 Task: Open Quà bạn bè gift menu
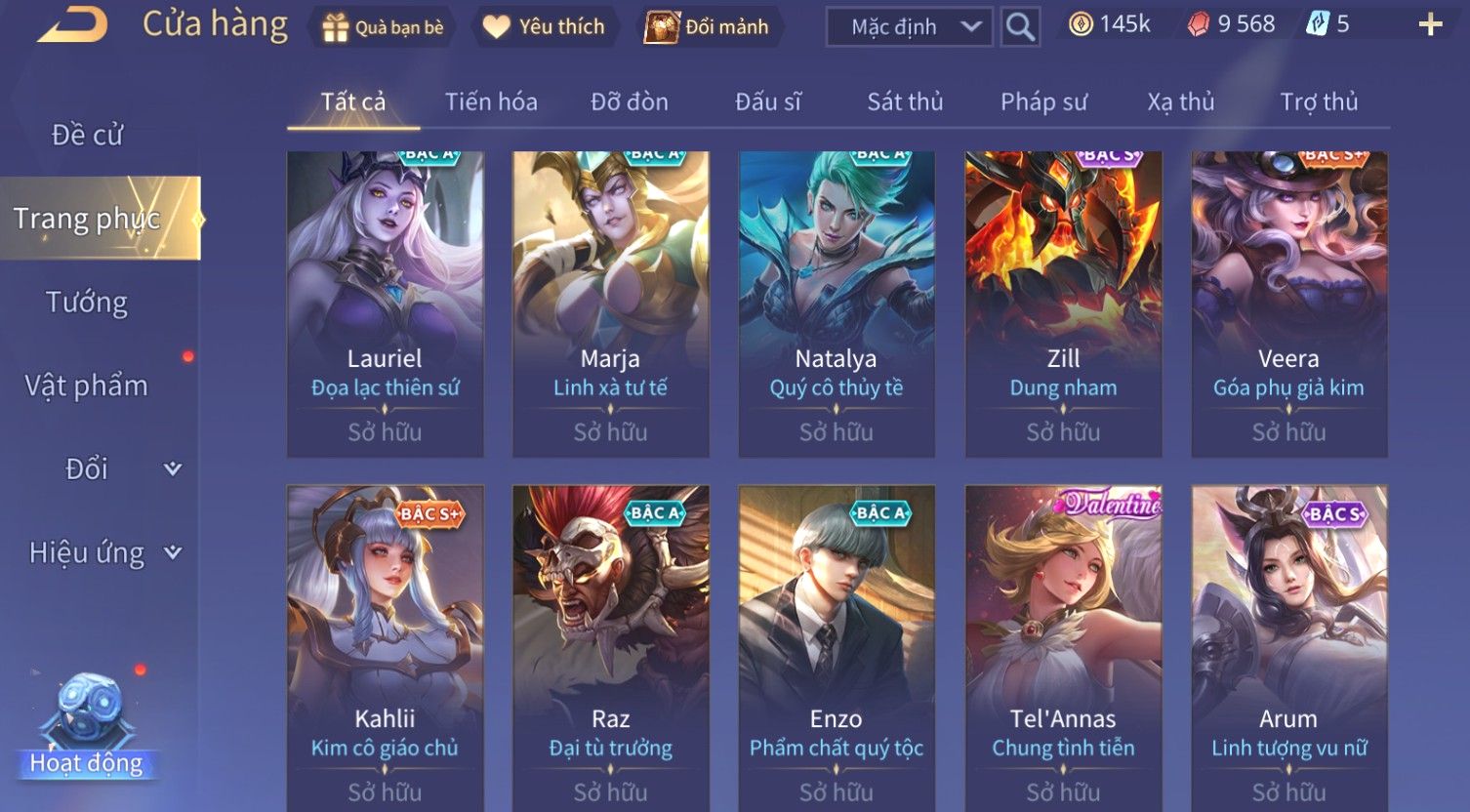[x=383, y=27]
